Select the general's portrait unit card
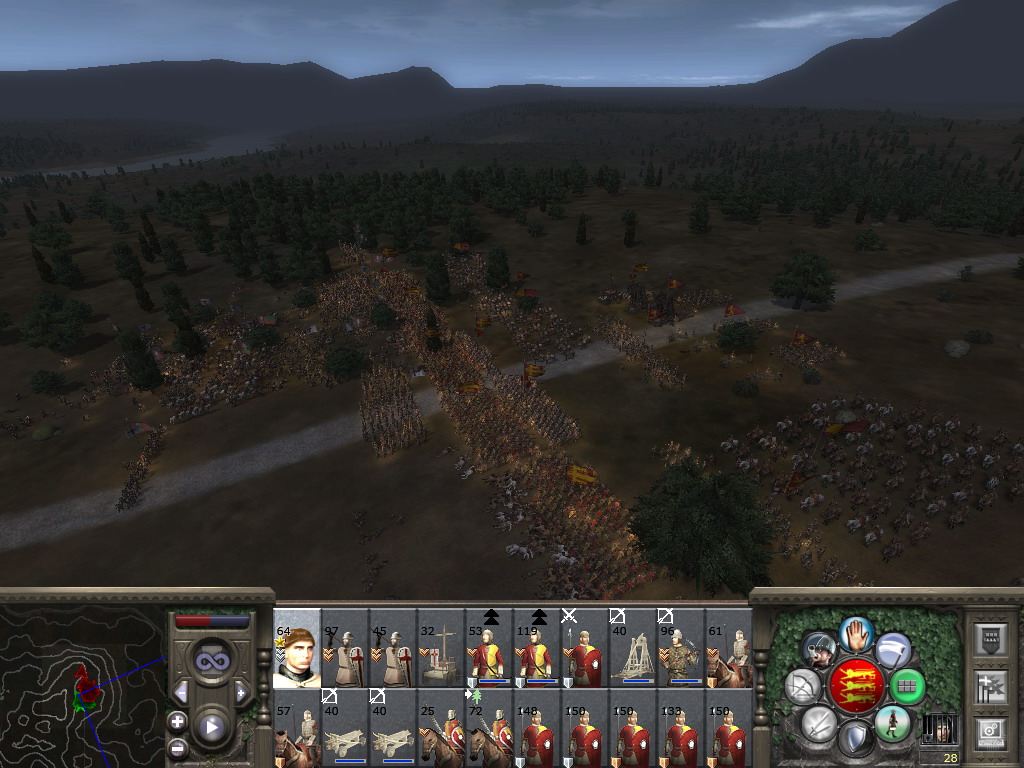Viewport: 1024px width, 768px height. coord(297,649)
